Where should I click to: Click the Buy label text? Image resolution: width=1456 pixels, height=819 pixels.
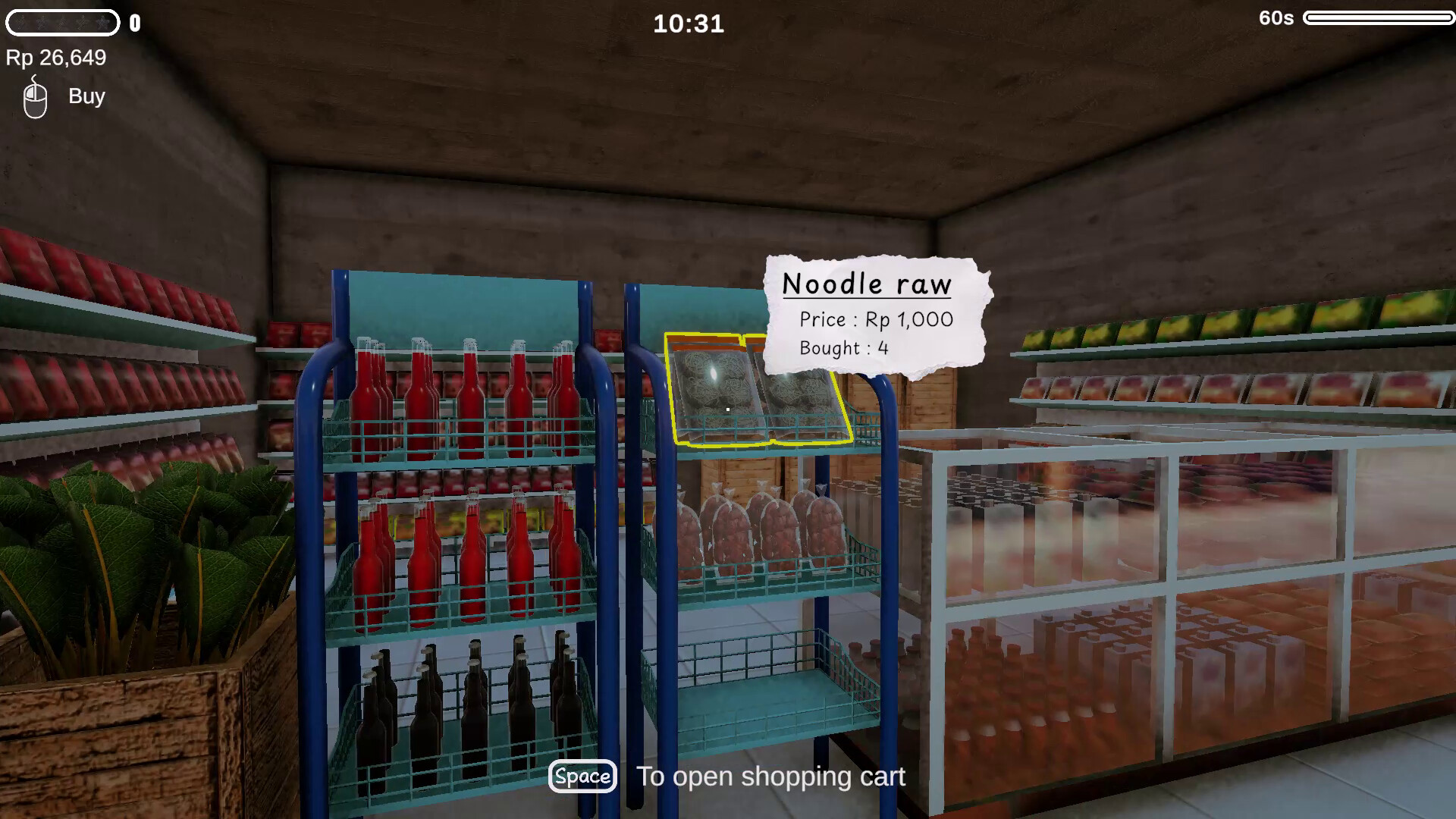point(86,96)
